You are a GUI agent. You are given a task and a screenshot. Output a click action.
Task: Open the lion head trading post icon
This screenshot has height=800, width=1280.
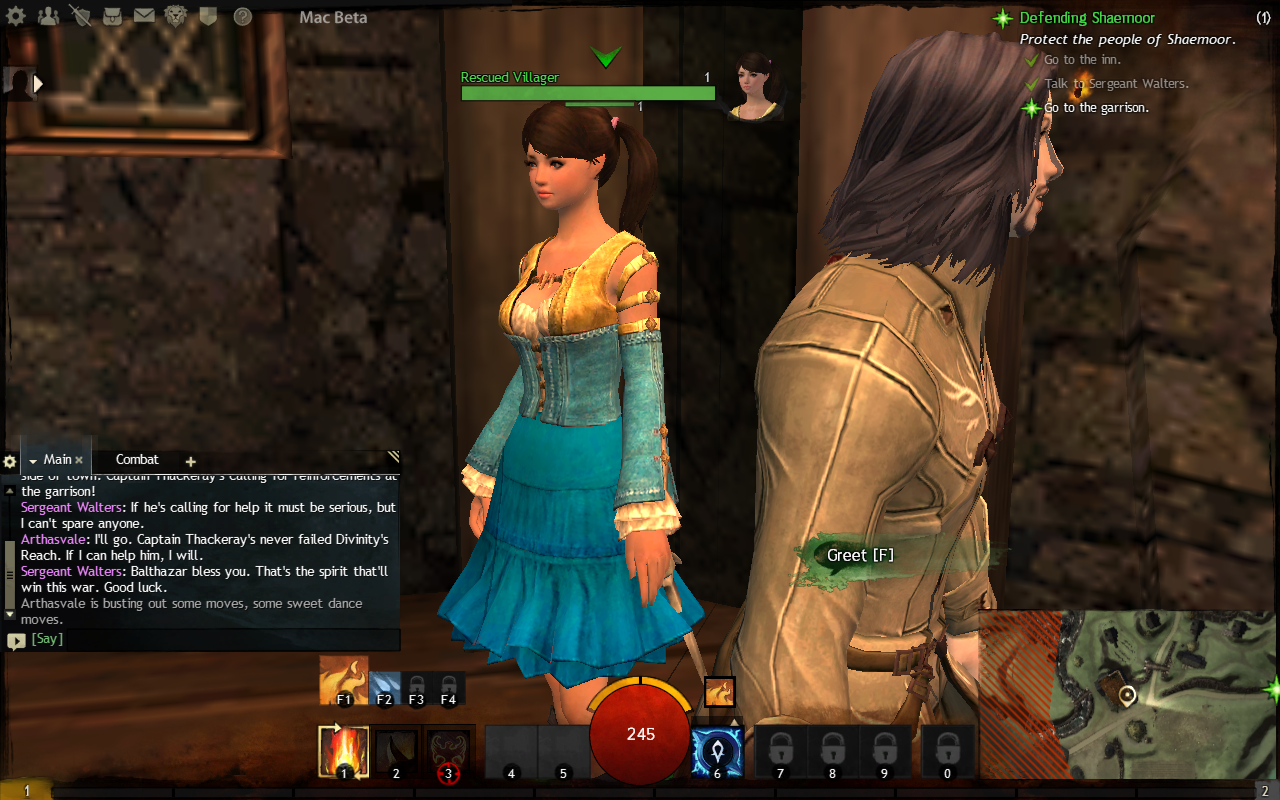pos(176,16)
